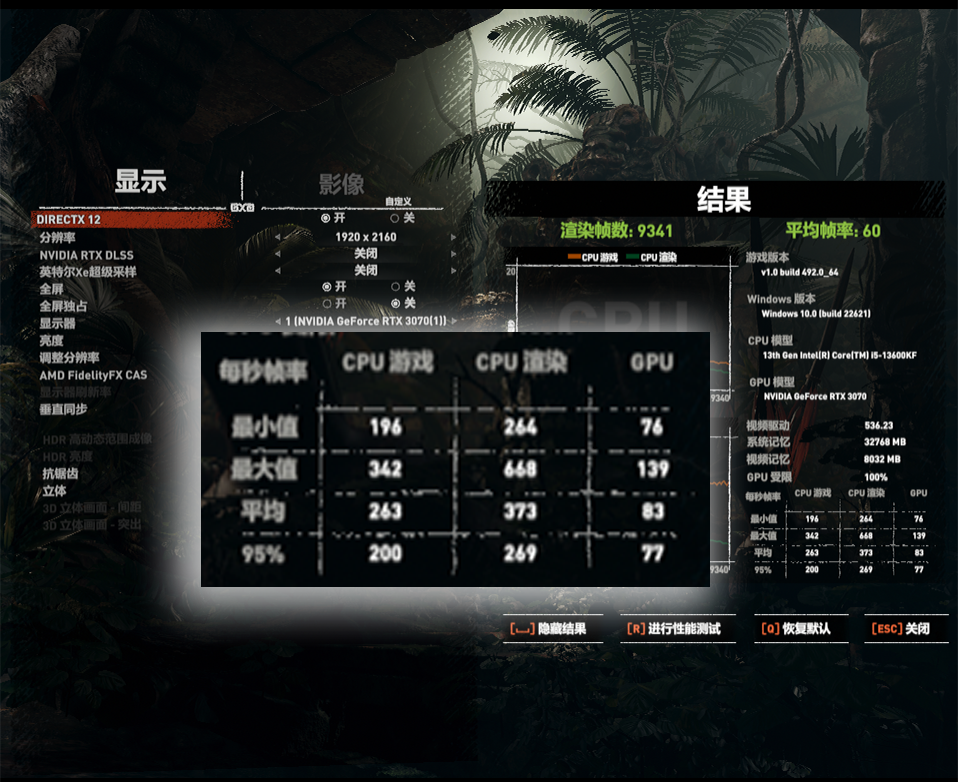Viewport: 958px width, 782px height.
Task: Close the menu with 关闭
Action: coord(901,629)
